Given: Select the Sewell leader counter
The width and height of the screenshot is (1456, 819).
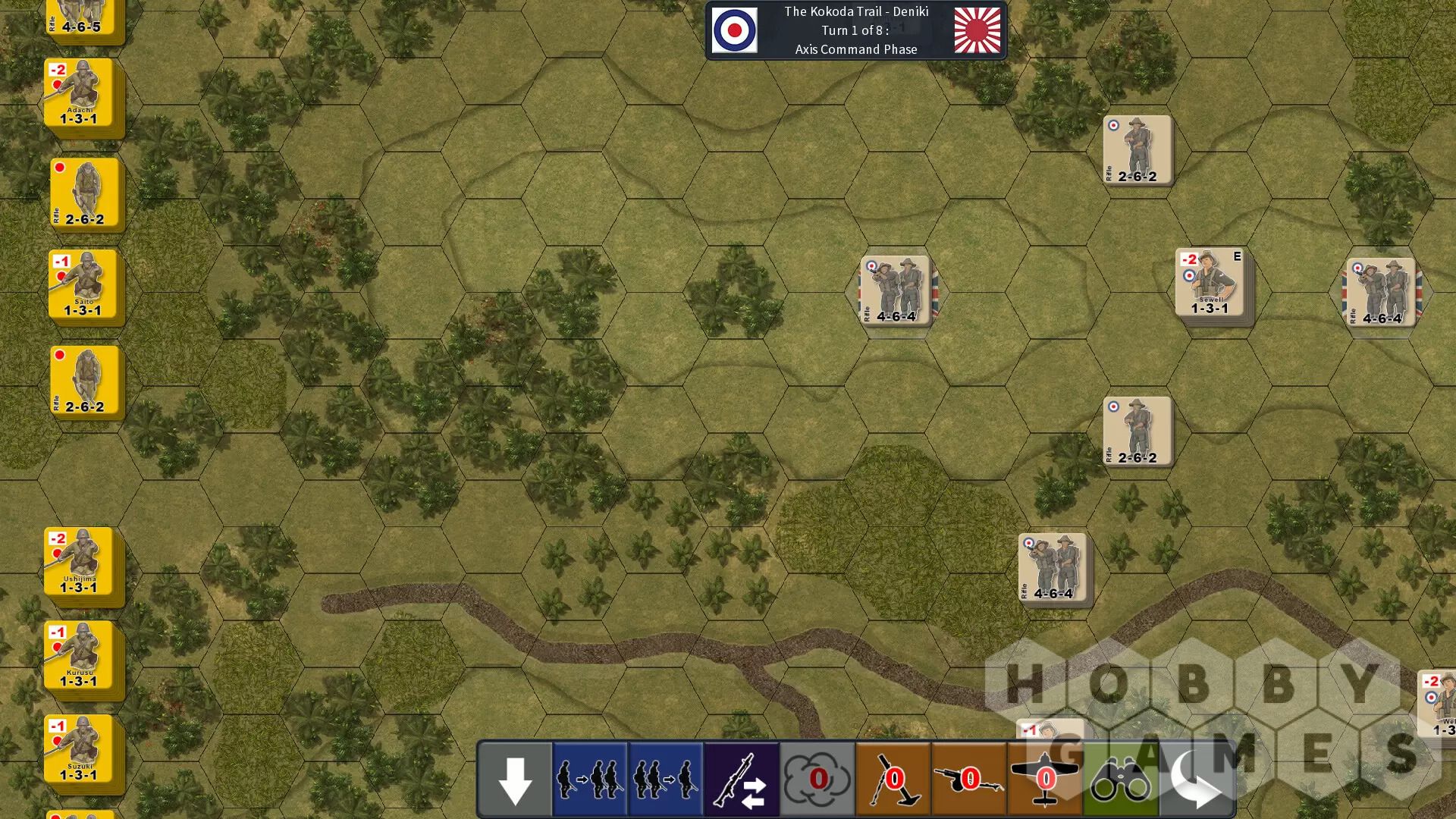Looking at the screenshot, I should point(1210,282).
